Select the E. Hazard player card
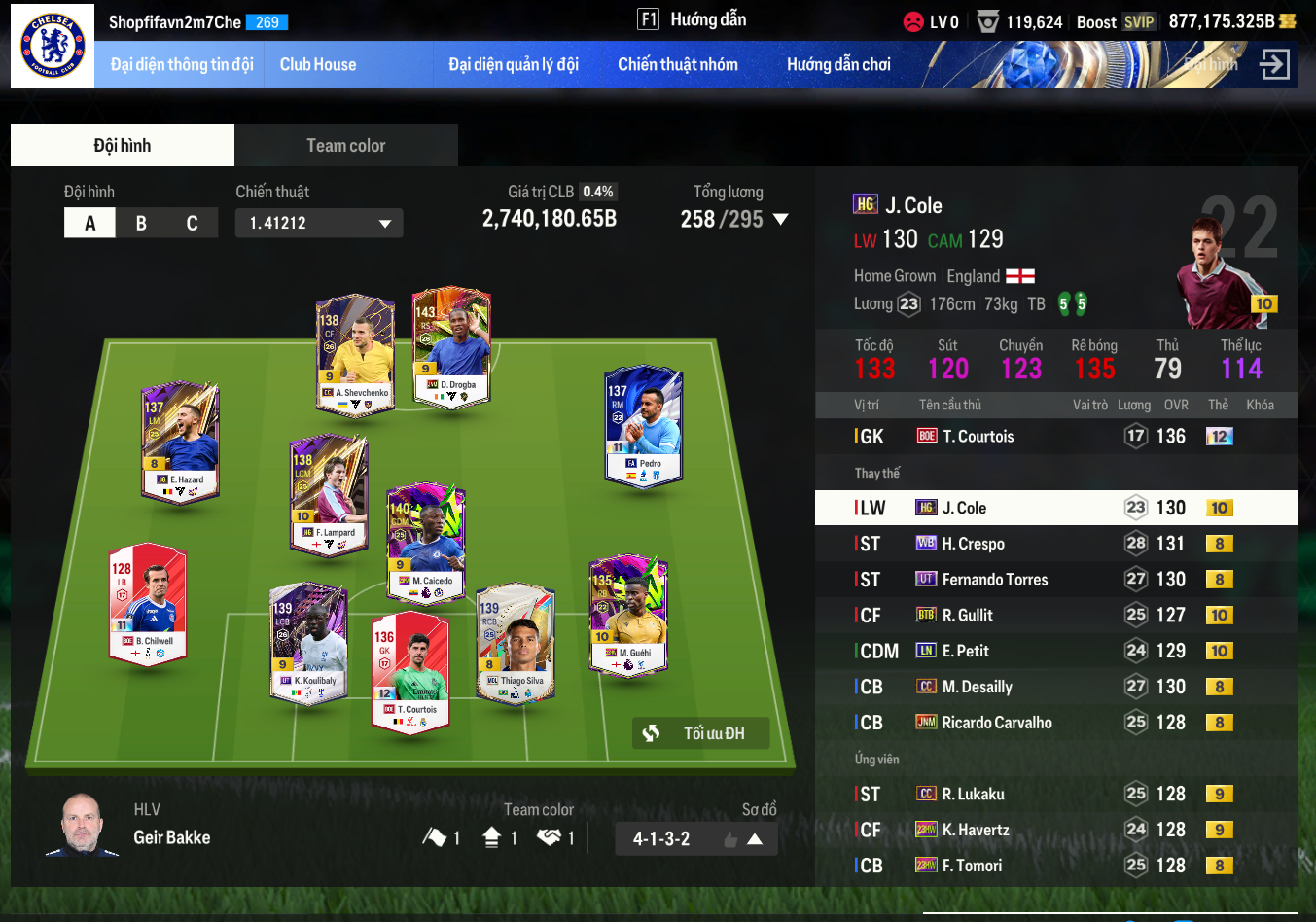 [181, 441]
